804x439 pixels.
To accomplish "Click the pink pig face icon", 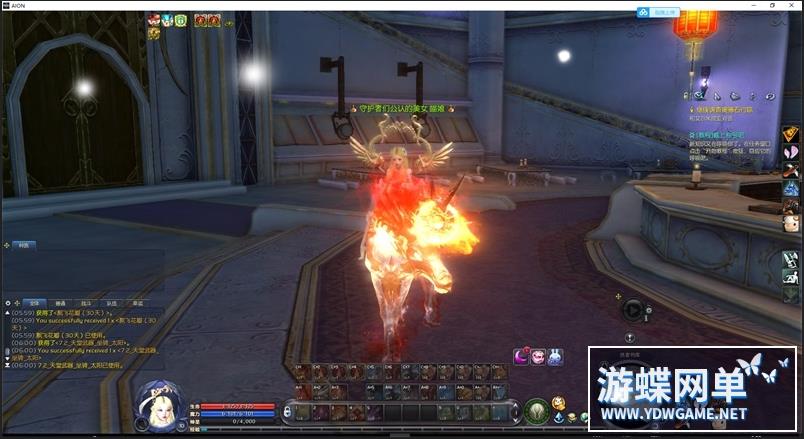I will pyautogui.click(x=538, y=355).
